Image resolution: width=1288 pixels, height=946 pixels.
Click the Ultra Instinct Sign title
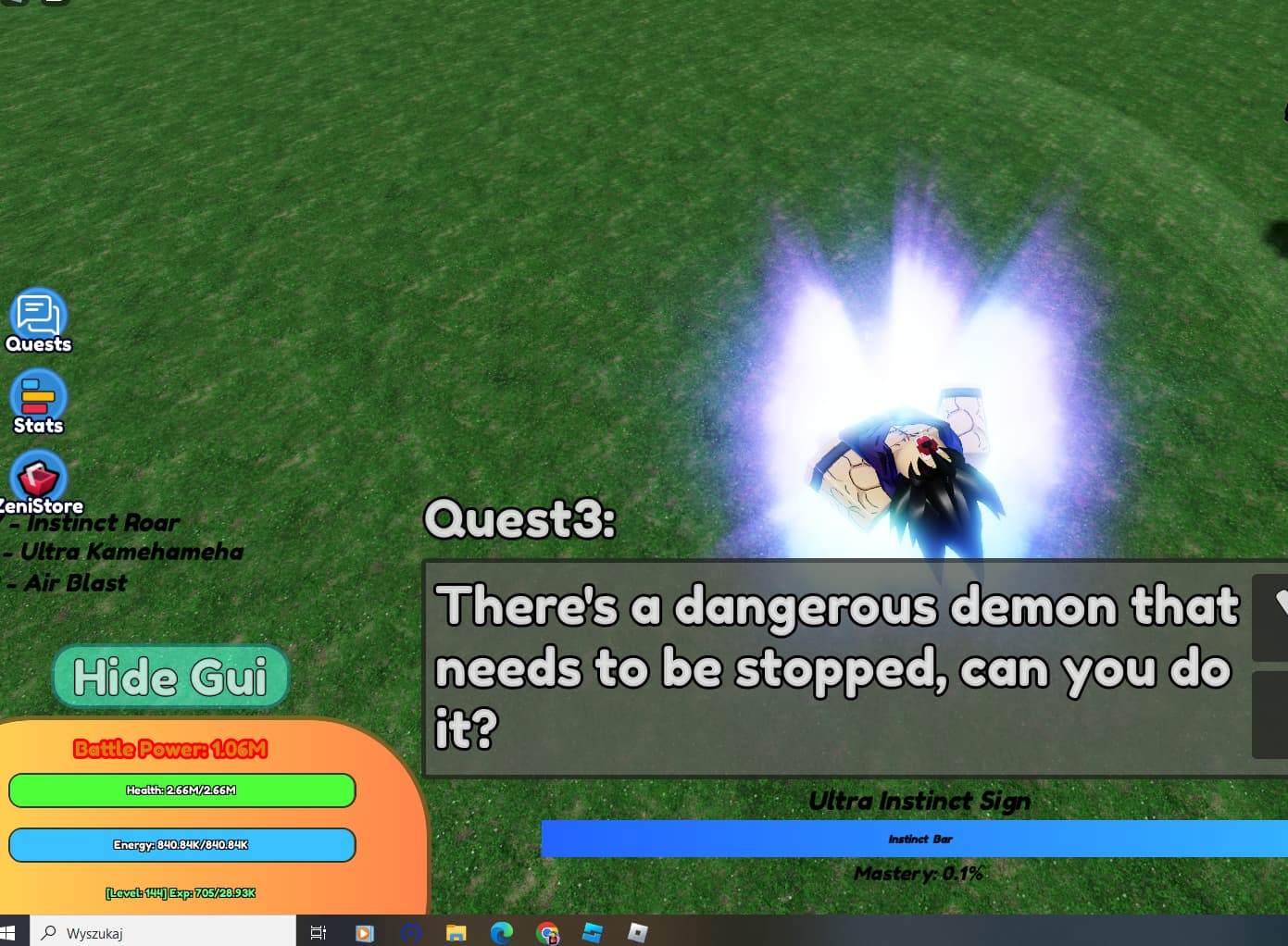919,802
